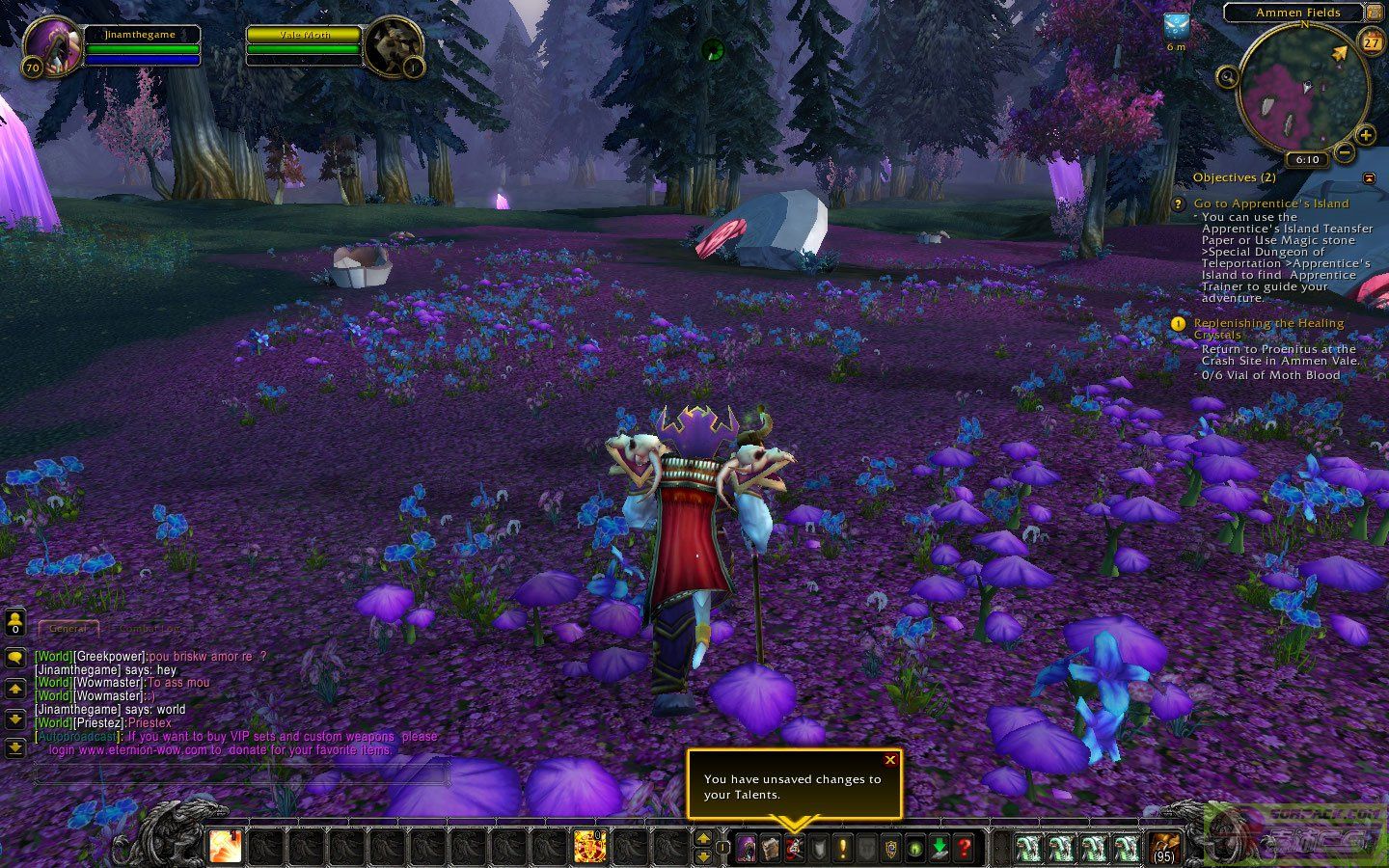
Task: Zoom in on the minimap
Action: point(1366,136)
